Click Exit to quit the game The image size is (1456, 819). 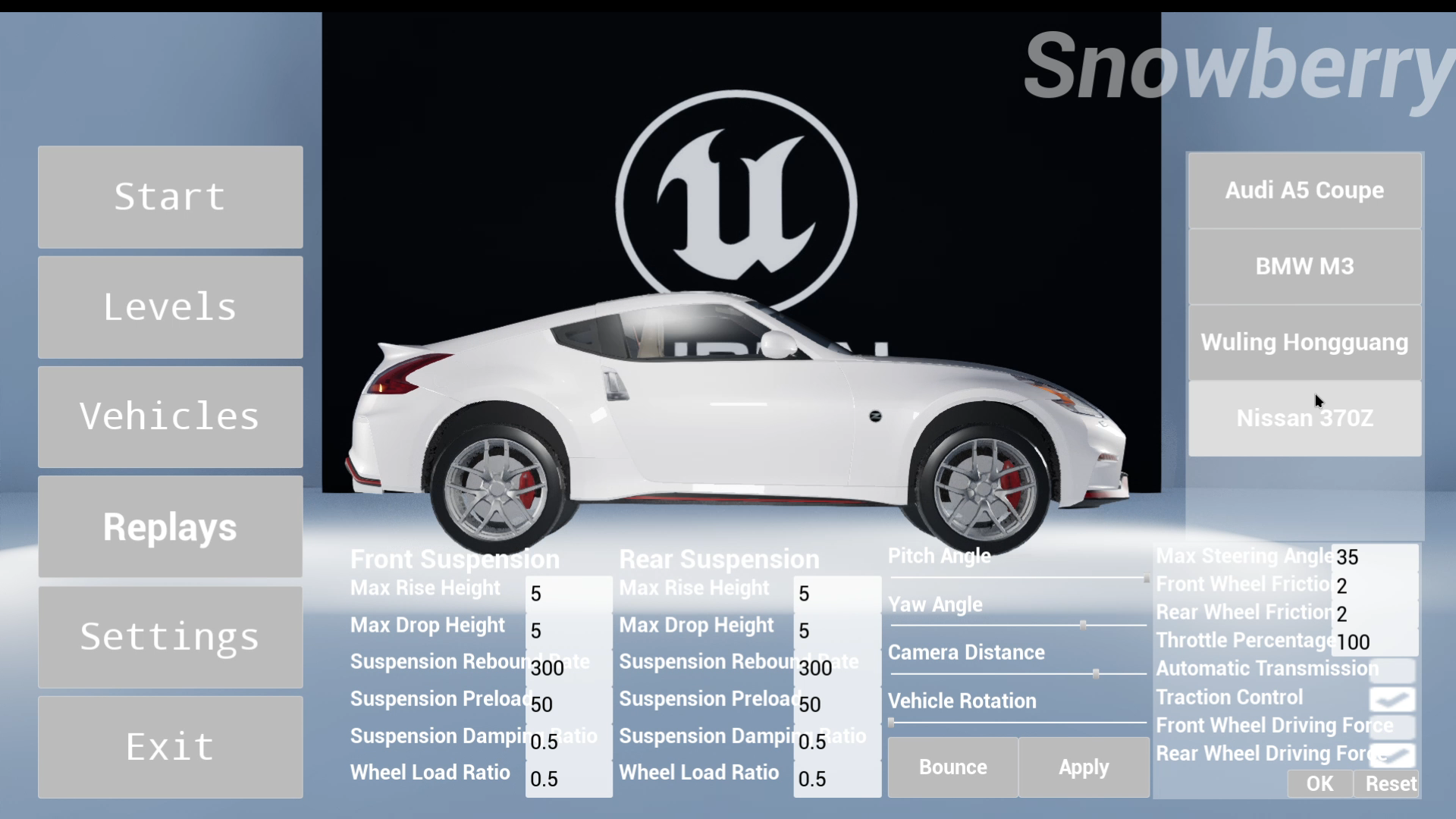point(169,746)
